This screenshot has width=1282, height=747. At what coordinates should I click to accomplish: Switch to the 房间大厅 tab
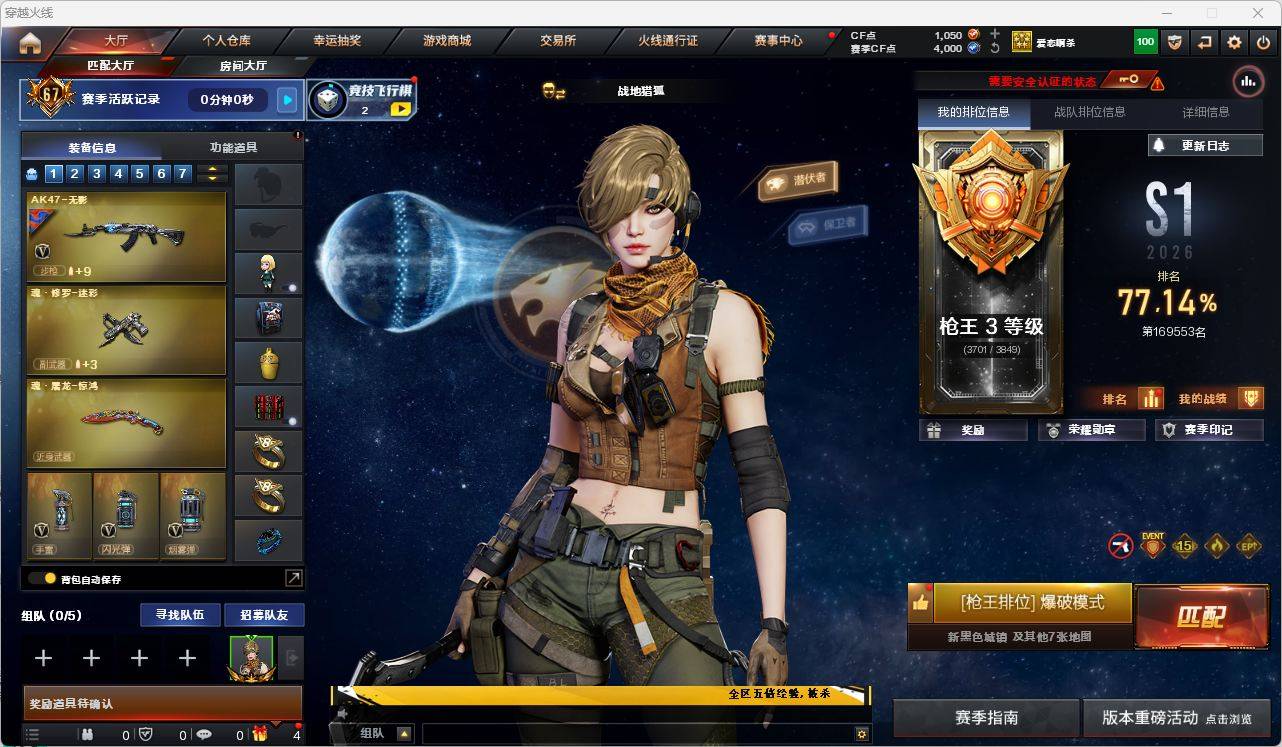tap(243, 66)
